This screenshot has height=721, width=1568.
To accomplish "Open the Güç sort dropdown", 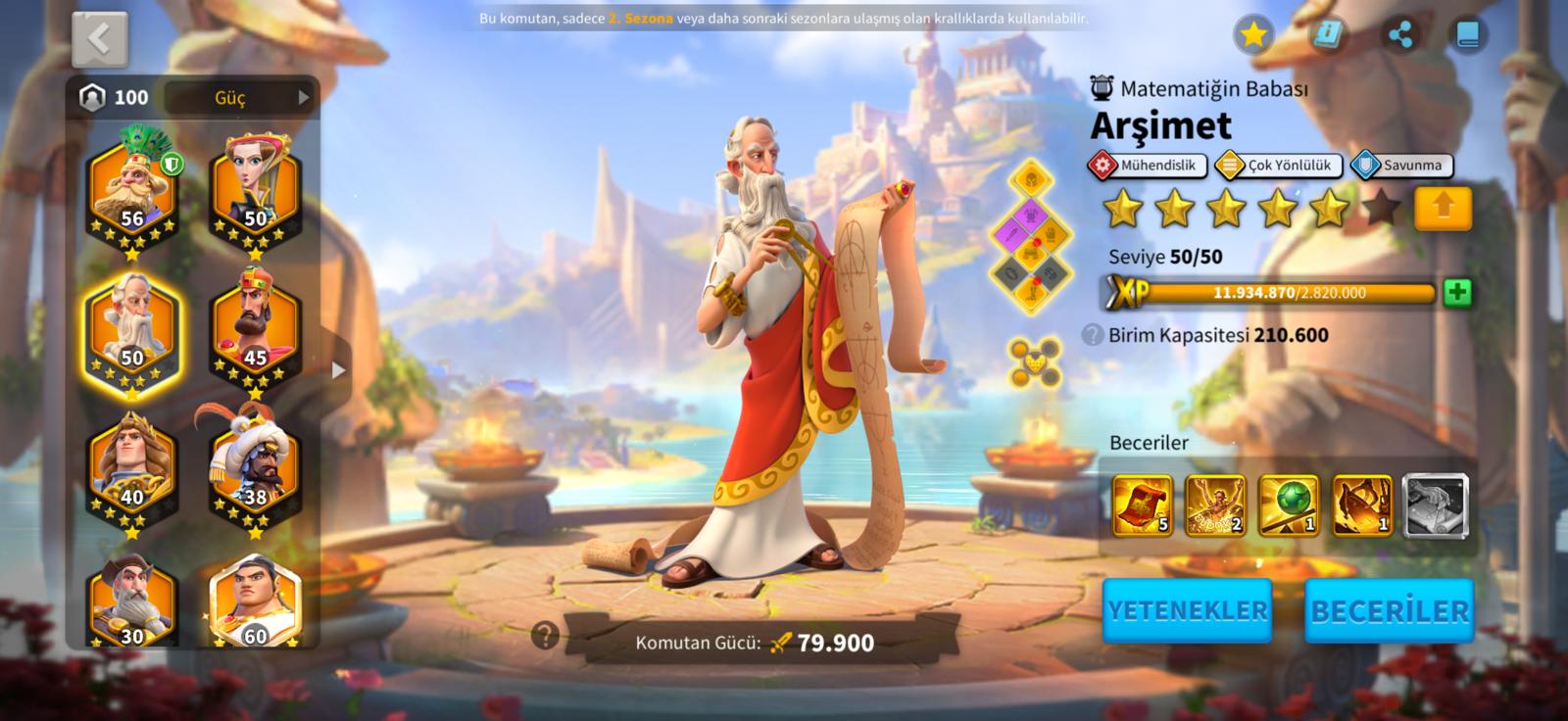I will 239,97.
